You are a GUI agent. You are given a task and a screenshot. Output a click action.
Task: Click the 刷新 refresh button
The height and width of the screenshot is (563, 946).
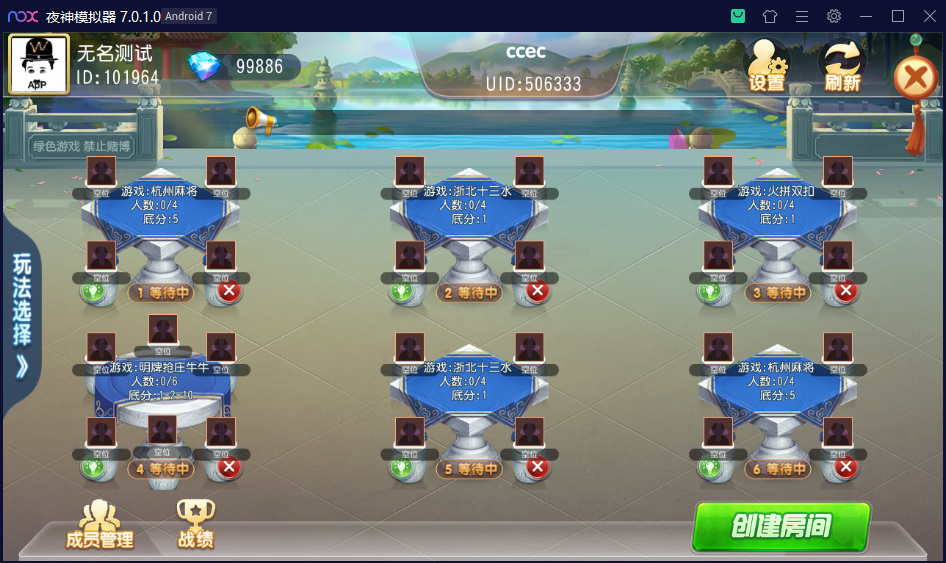pos(842,66)
